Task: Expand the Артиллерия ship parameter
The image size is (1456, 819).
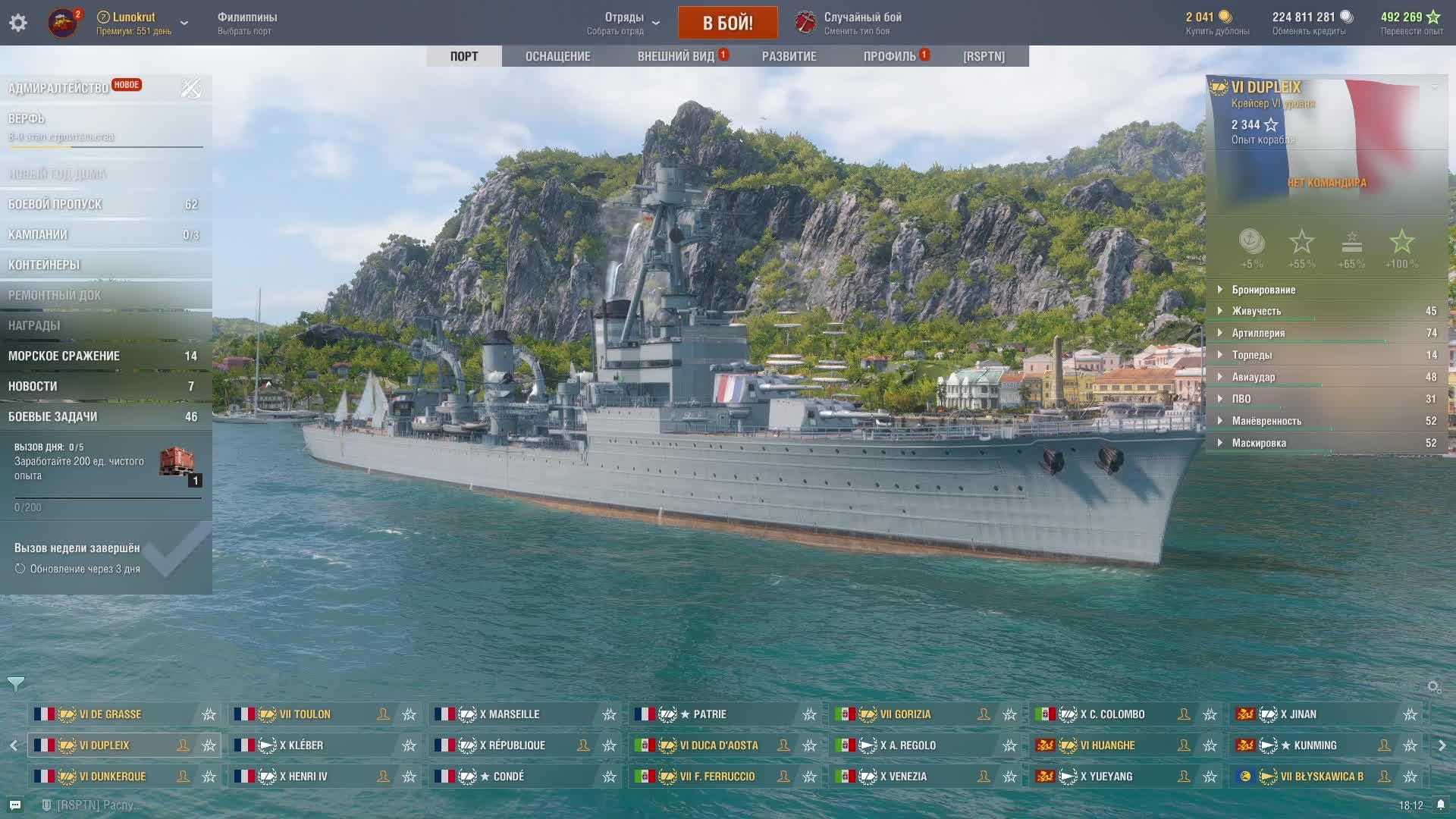Action: [1258, 333]
